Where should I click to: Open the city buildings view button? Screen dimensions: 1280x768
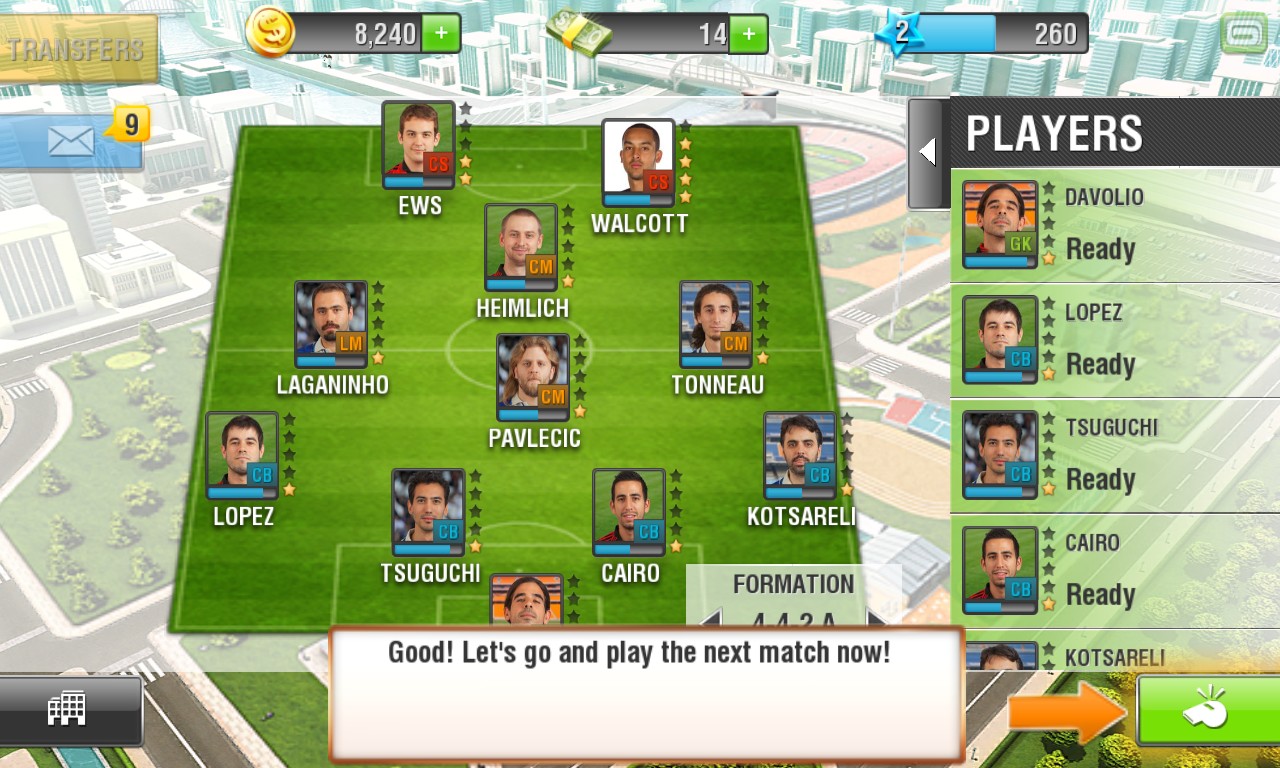[68, 709]
